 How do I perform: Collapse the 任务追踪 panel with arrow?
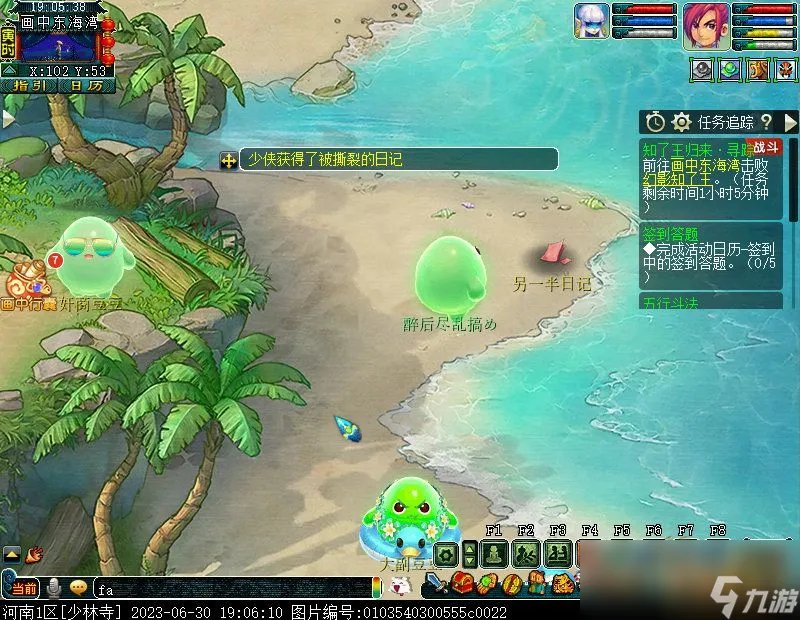point(790,122)
